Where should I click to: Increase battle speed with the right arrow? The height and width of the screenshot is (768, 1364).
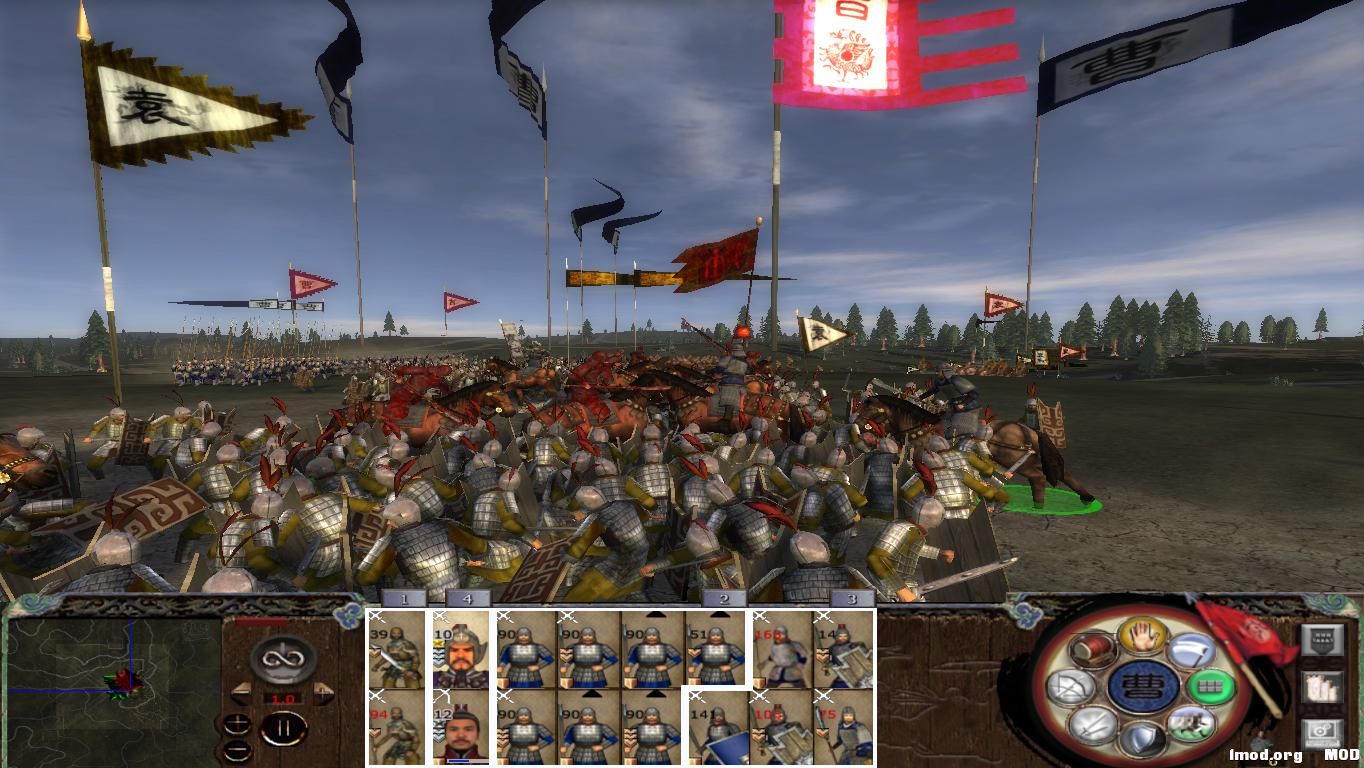[x=321, y=690]
